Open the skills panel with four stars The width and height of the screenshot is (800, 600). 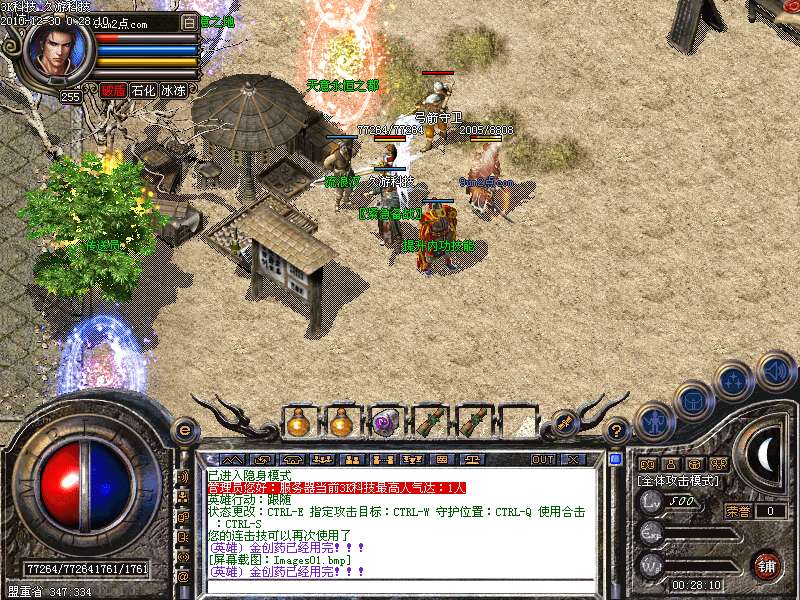[735, 381]
